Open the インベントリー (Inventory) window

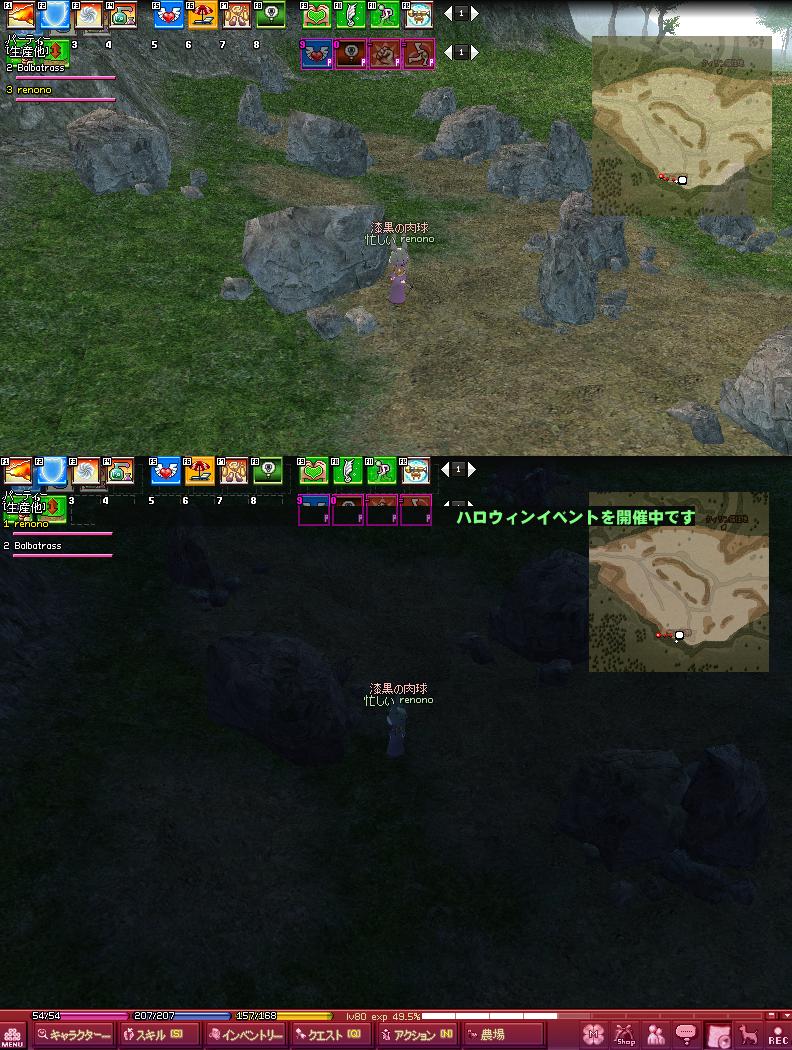pyautogui.click(x=246, y=1035)
